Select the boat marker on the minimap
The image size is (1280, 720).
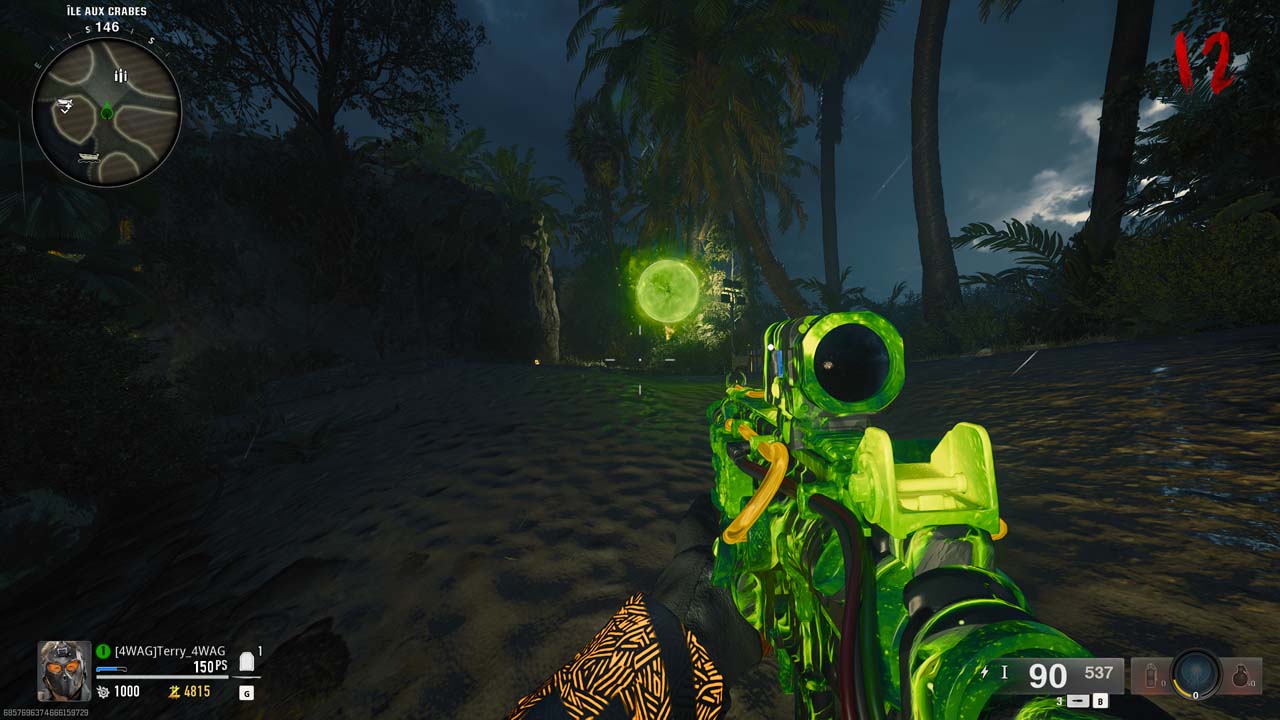[88, 158]
